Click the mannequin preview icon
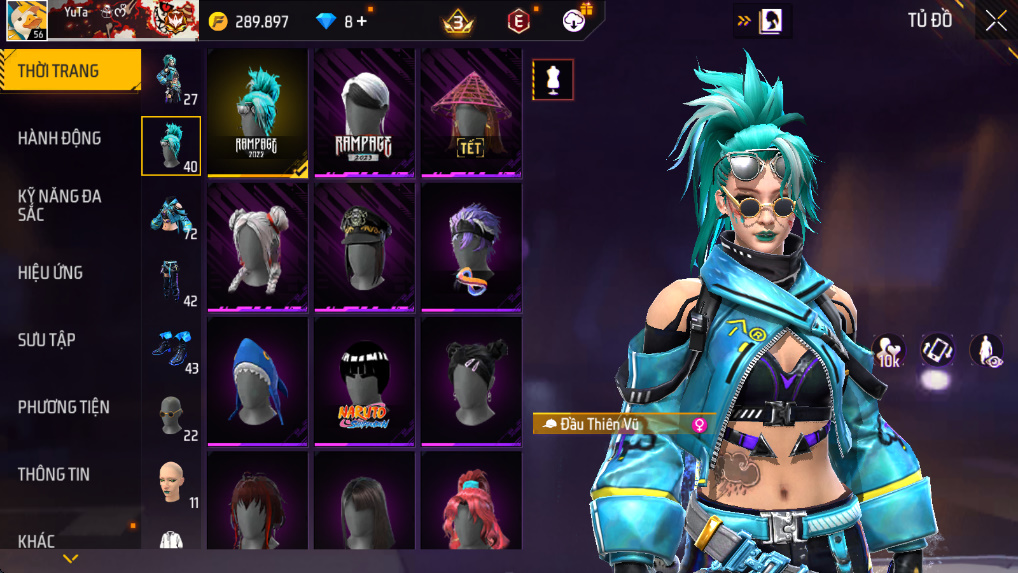 [552, 80]
